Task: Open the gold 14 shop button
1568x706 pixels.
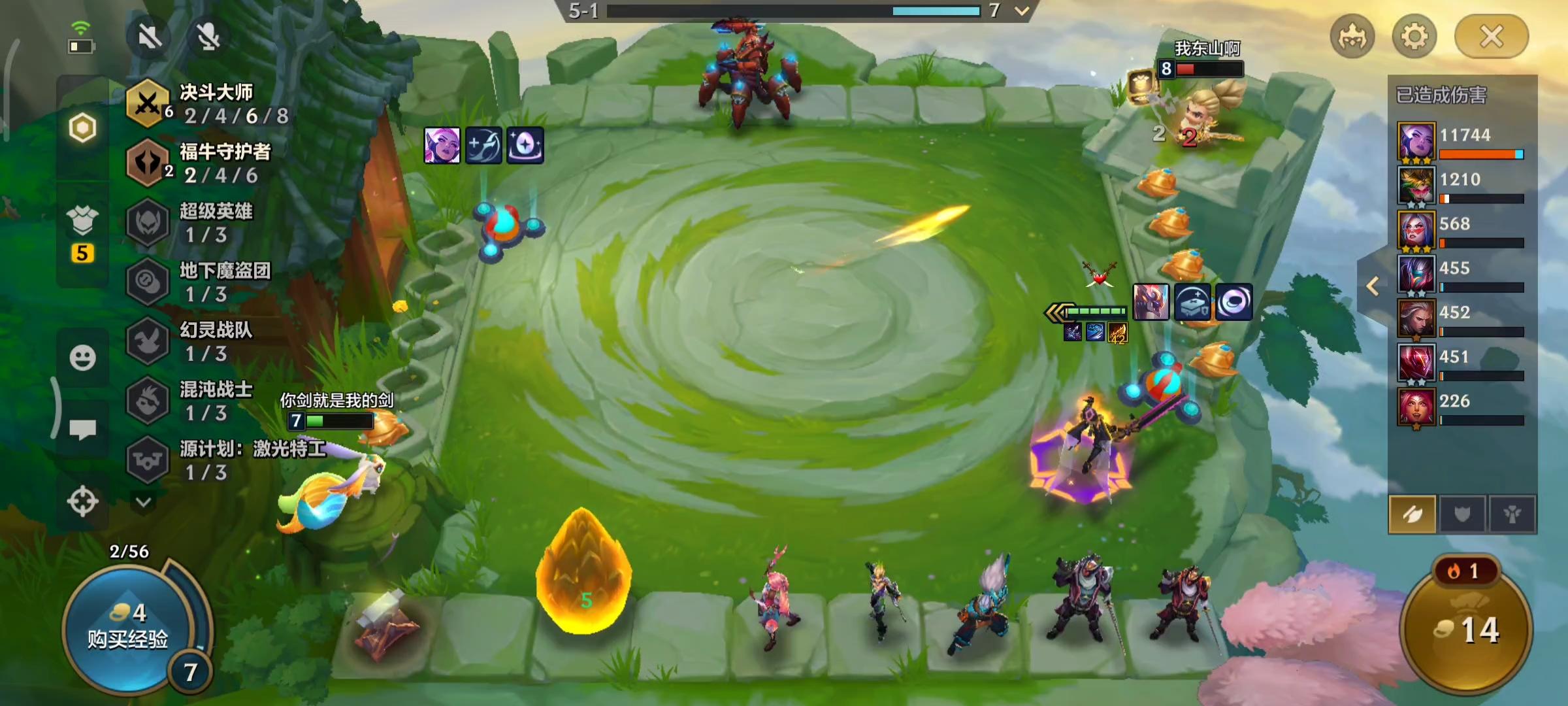Action: point(1467,629)
